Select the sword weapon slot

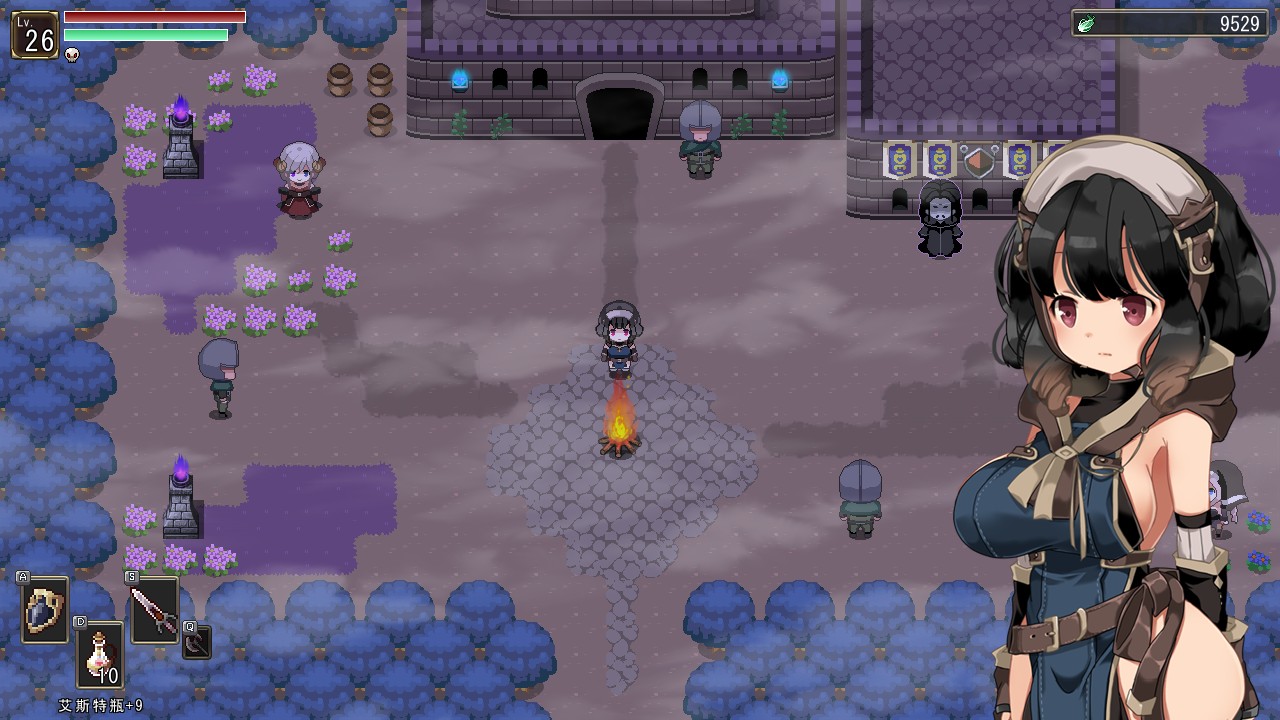coord(154,609)
